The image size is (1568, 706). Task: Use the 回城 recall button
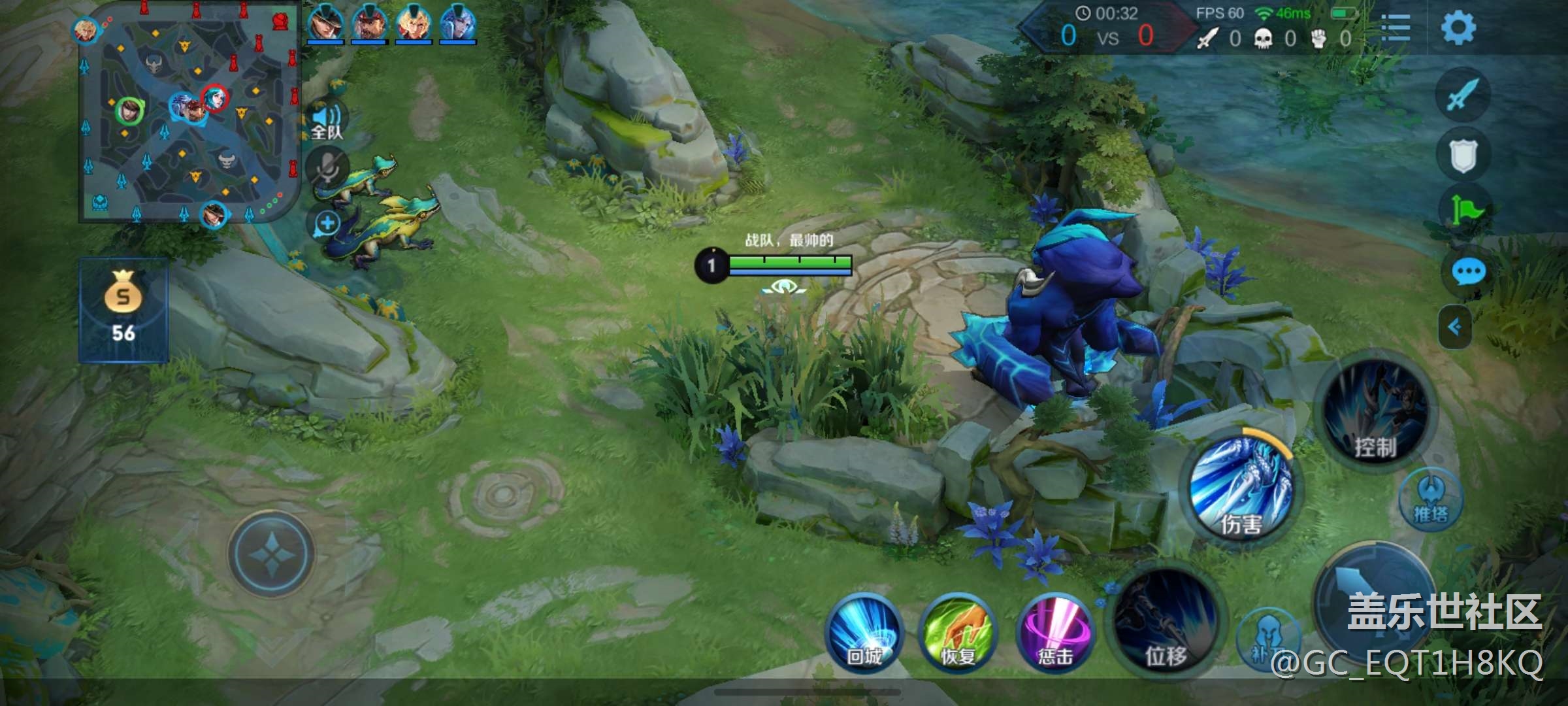[x=864, y=632]
